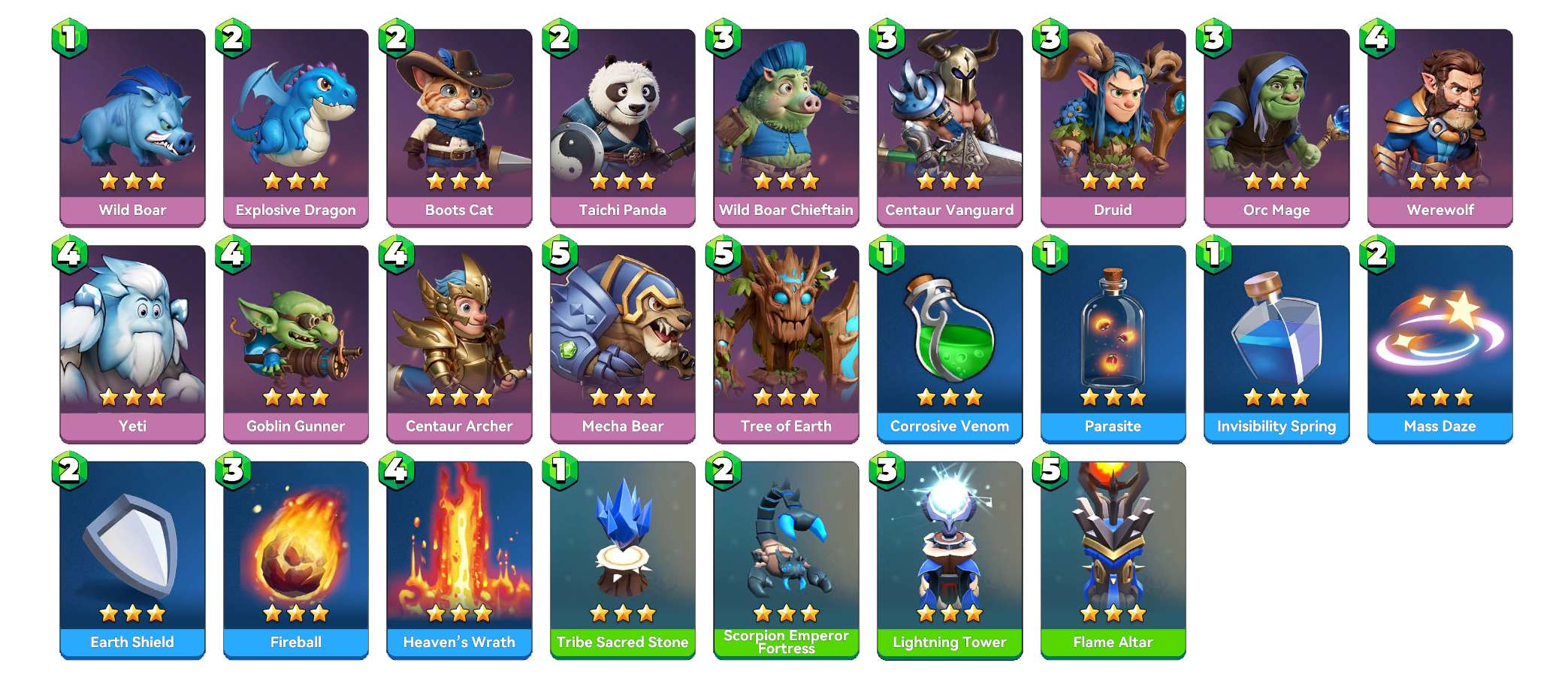Click the Goblin Gunner card
Image resolution: width=1568 pixels, height=693 pixels.
coord(296,343)
